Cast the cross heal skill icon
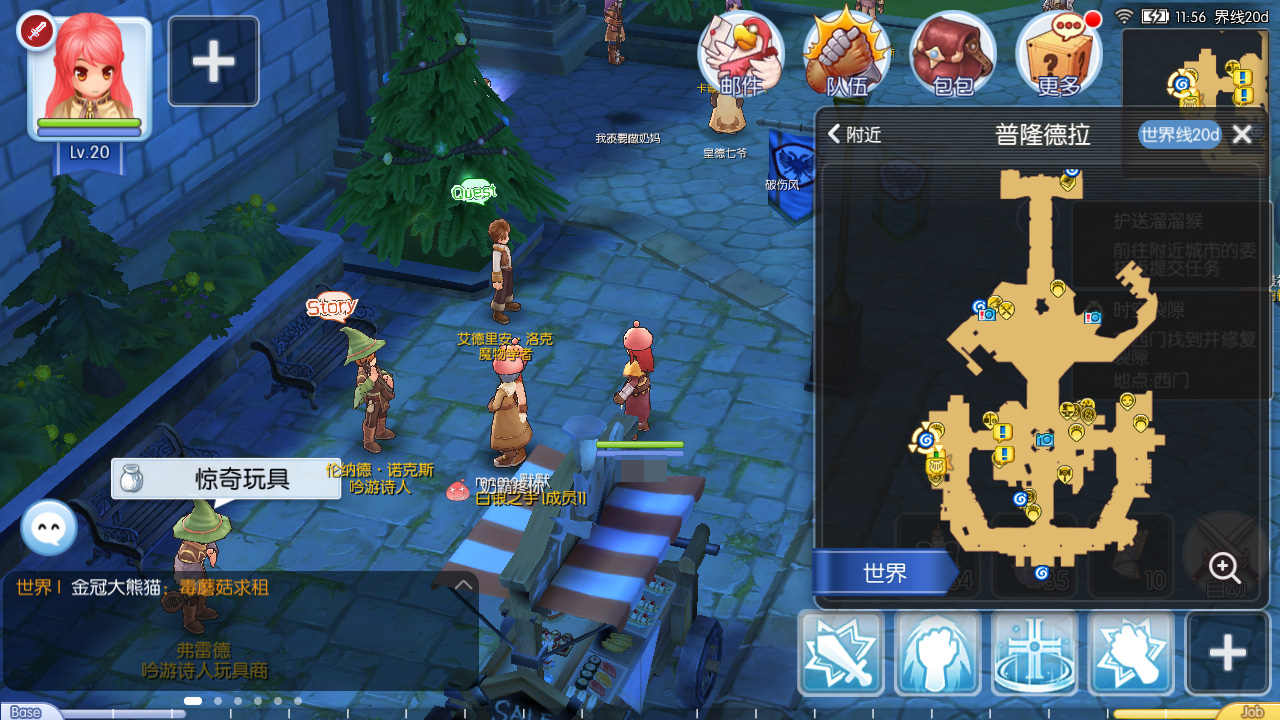1280x720 pixels. coord(1035,653)
